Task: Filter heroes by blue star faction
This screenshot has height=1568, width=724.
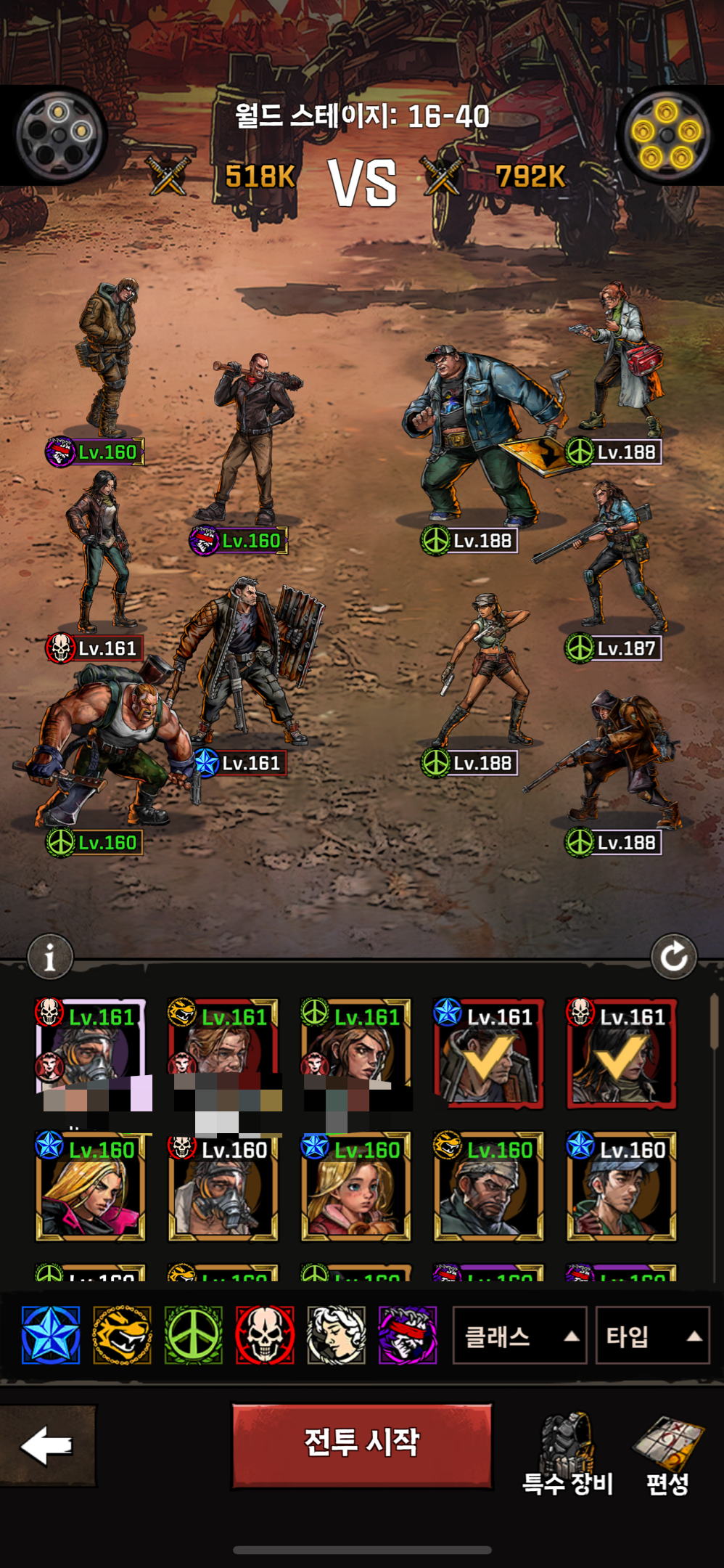Action: (x=51, y=1335)
